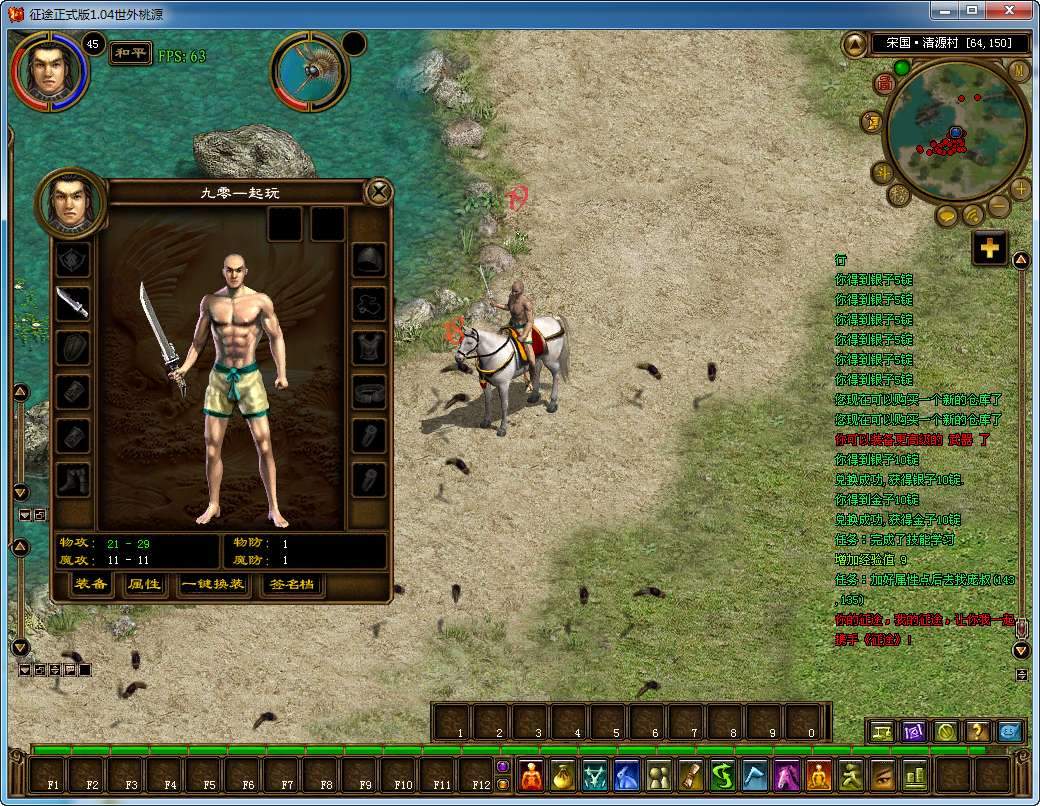This screenshot has height=806, width=1040.
Task: Click the minimap in the corner
Action: (953, 127)
